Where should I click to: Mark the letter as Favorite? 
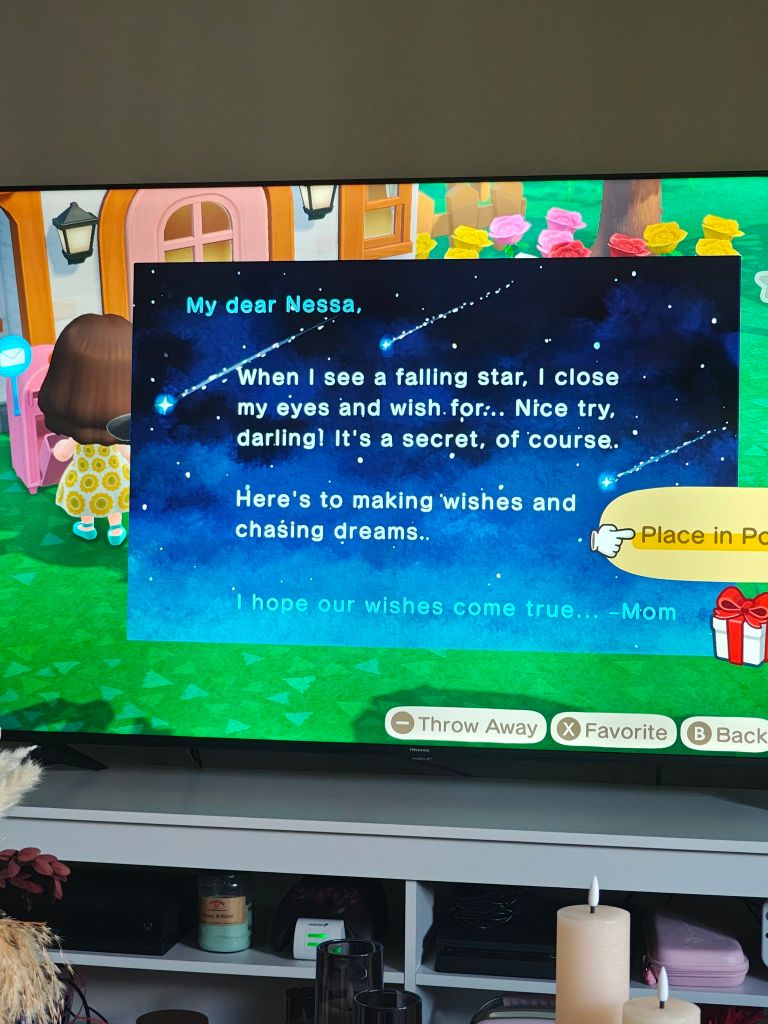coord(613,731)
